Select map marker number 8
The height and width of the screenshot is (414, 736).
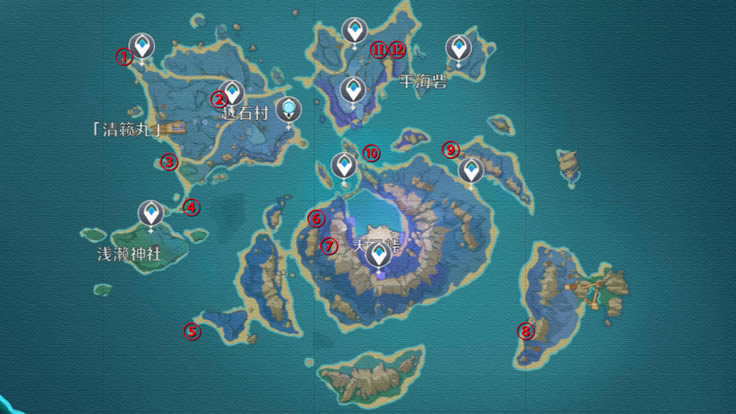point(526,331)
